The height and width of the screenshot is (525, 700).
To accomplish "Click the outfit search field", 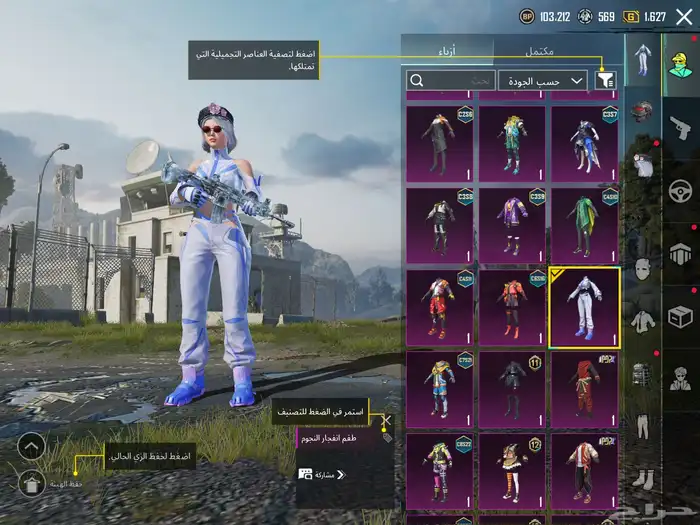I will point(452,80).
